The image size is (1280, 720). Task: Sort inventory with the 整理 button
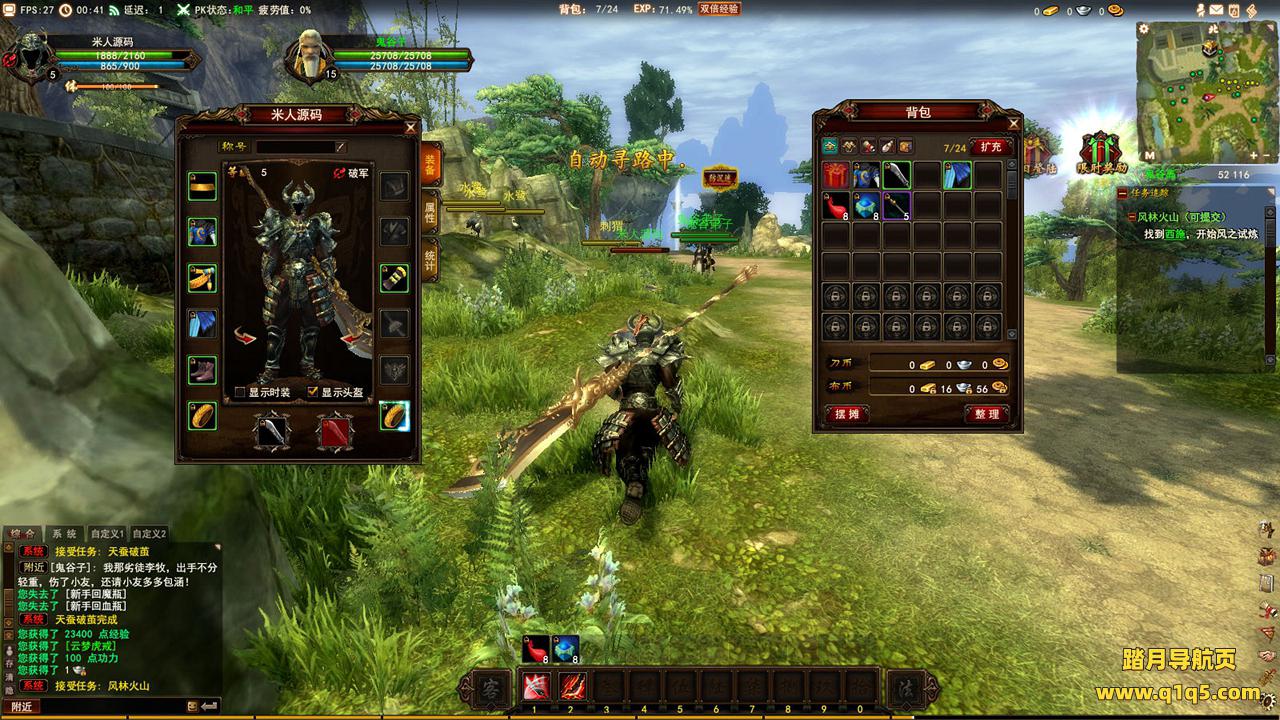click(986, 414)
